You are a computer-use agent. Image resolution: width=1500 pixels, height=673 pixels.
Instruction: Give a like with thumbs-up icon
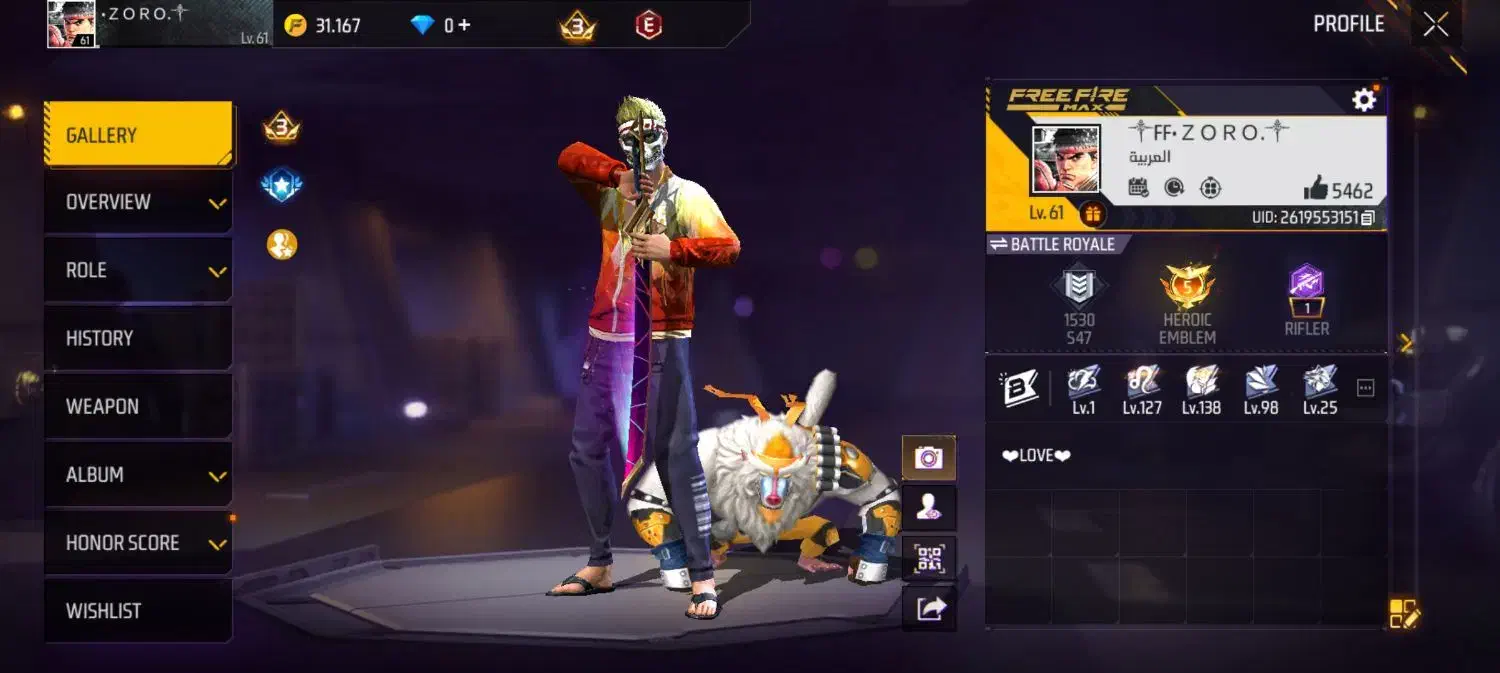tap(1315, 189)
